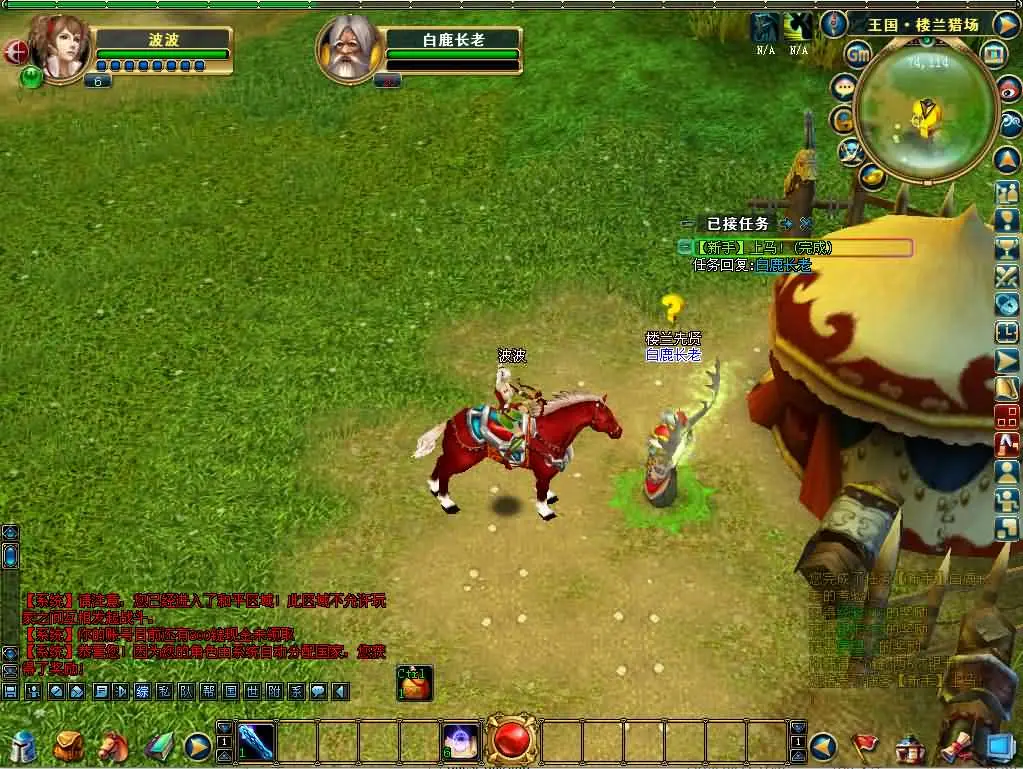The image size is (1023, 769).
Task: Open the GM help button
Action: point(858,54)
